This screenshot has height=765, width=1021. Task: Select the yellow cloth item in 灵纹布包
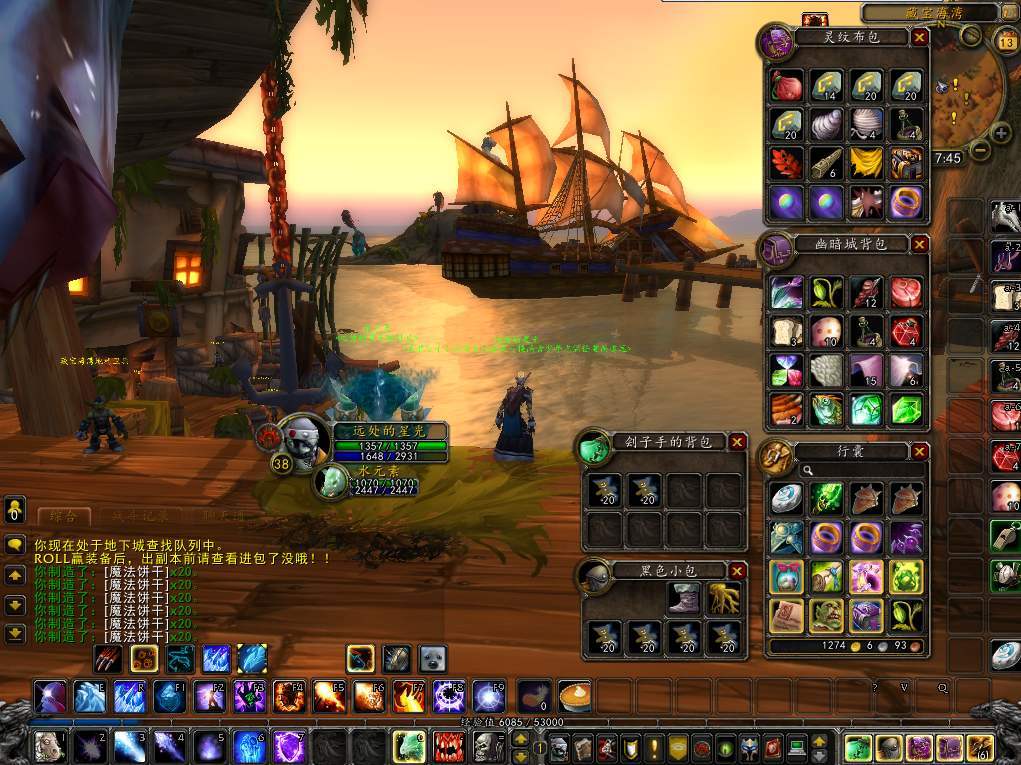[866, 161]
